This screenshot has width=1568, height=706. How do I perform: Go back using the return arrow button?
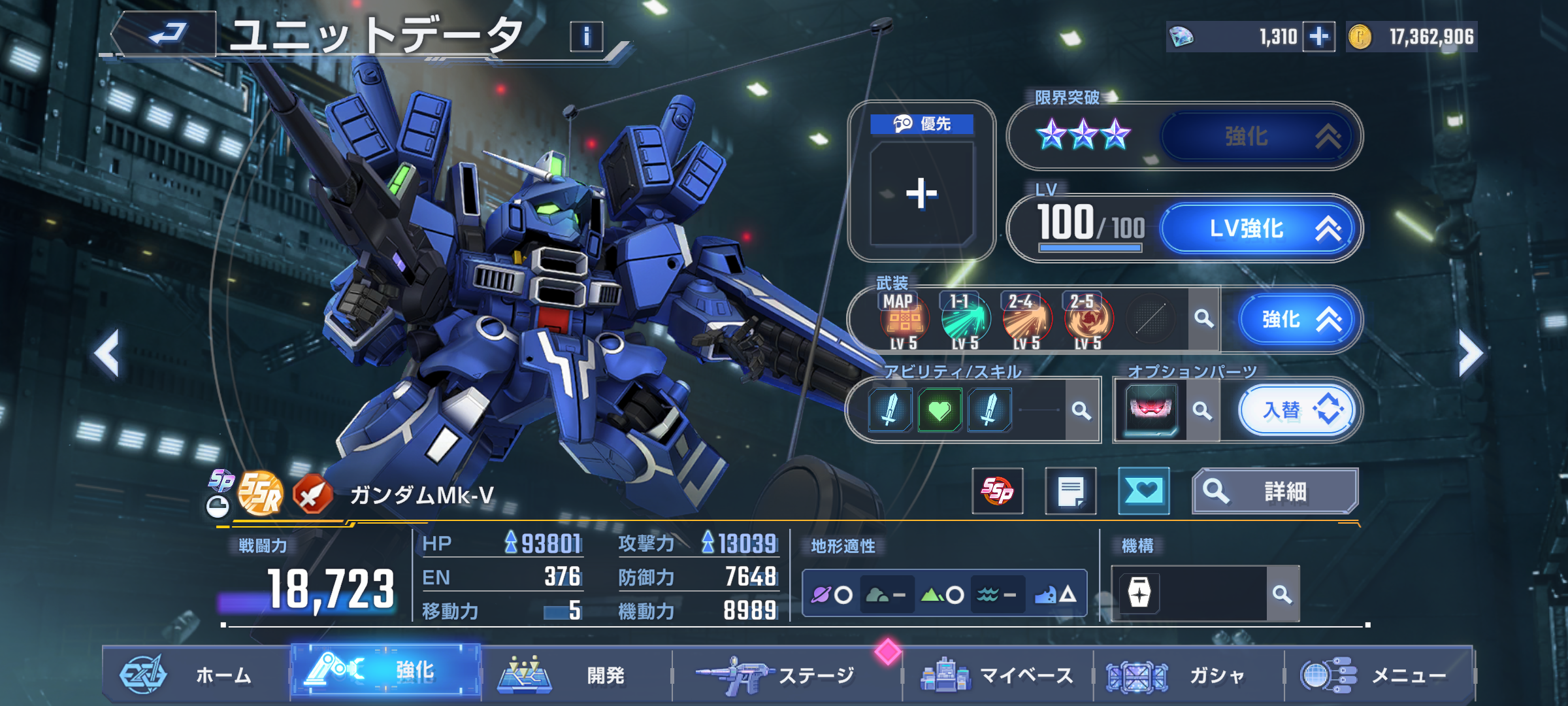tap(166, 34)
